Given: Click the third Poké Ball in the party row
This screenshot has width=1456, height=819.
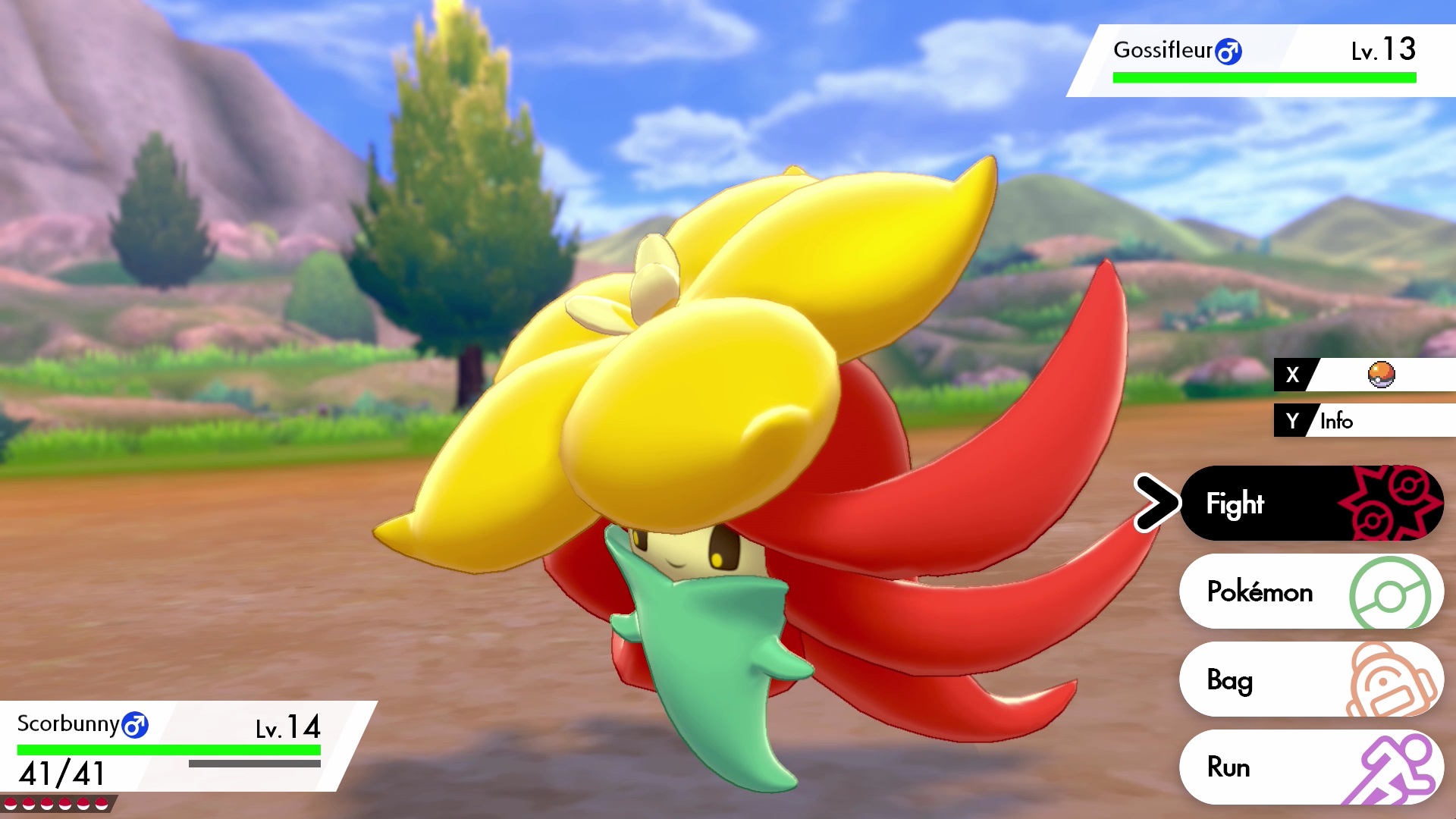Looking at the screenshot, I should [x=46, y=803].
